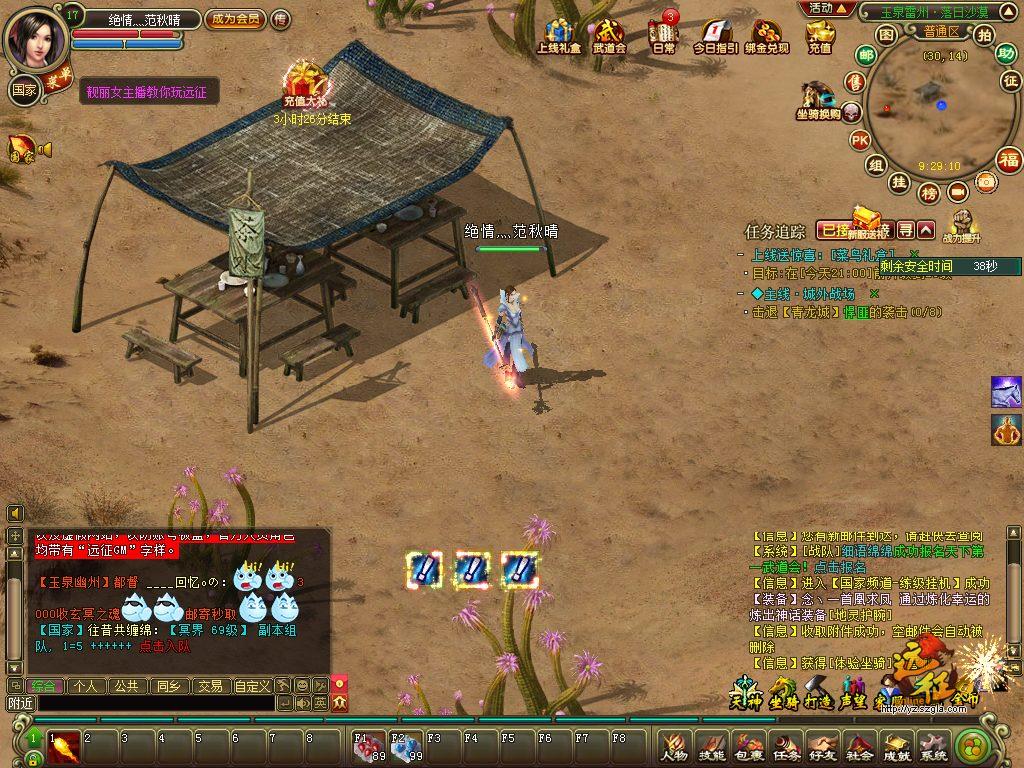Open the 上线礼盒 login gift box

pyautogui.click(x=559, y=35)
